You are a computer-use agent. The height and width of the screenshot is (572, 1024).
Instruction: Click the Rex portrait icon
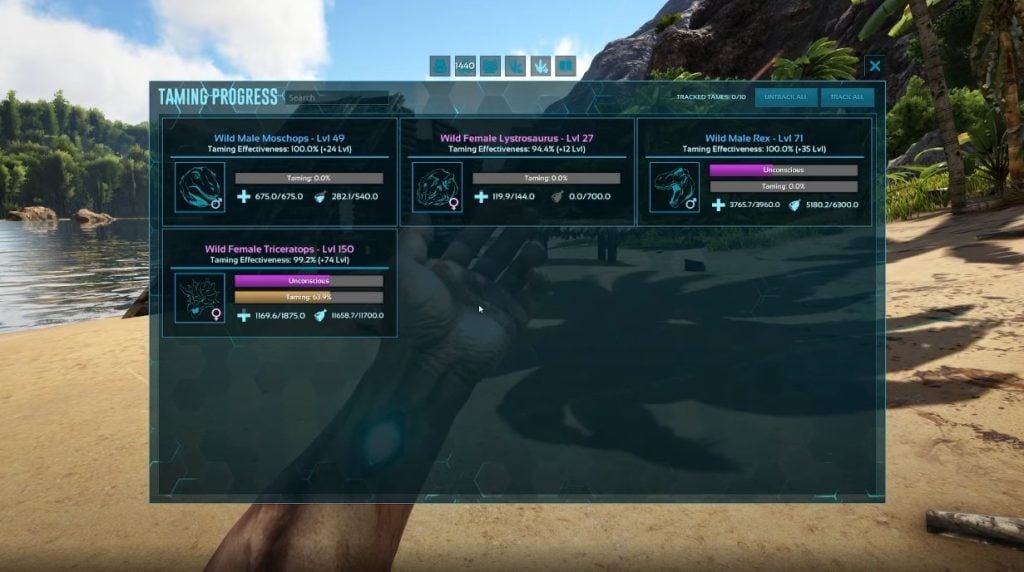coord(674,187)
